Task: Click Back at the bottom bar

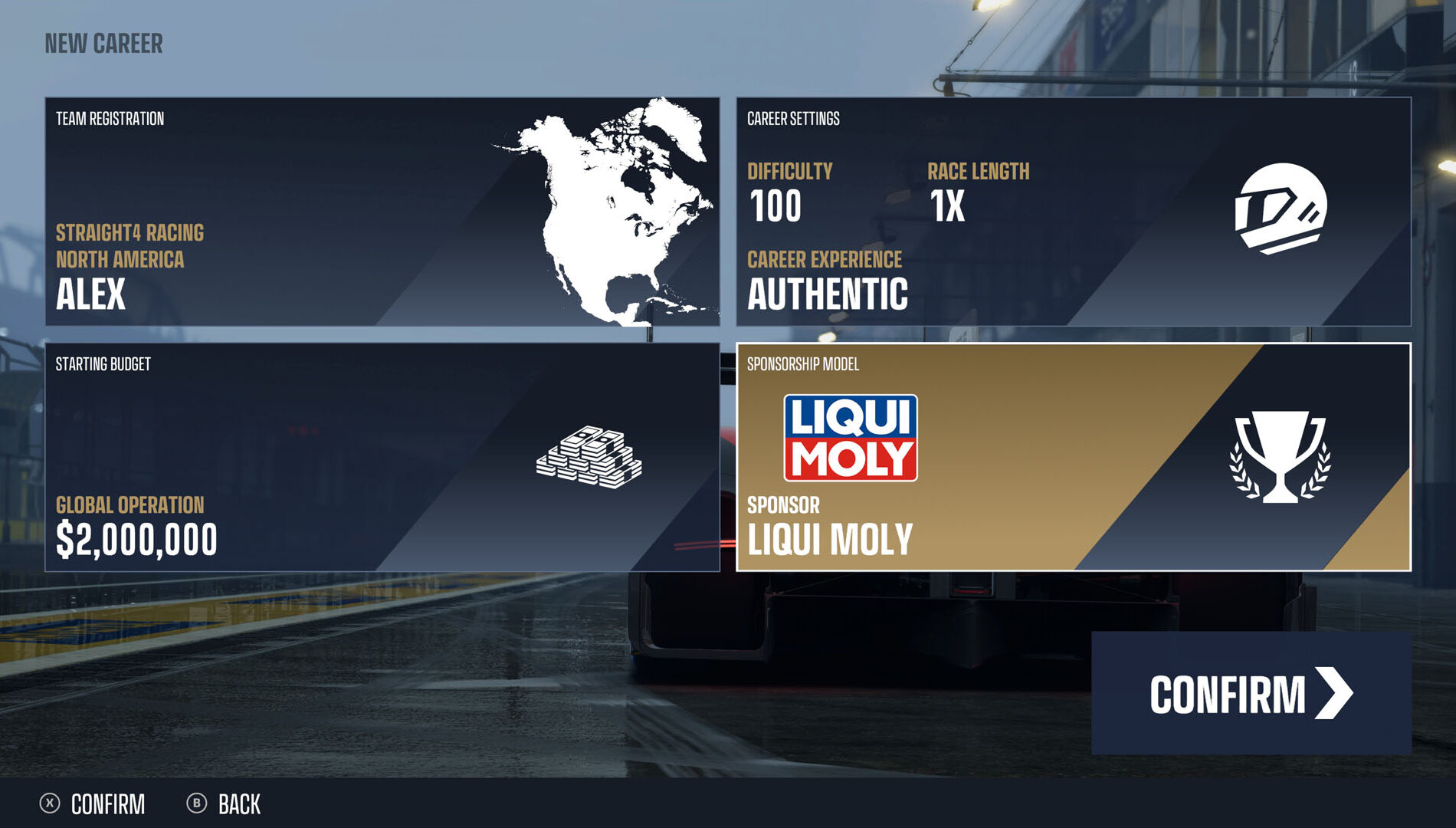Action: (x=239, y=804)
